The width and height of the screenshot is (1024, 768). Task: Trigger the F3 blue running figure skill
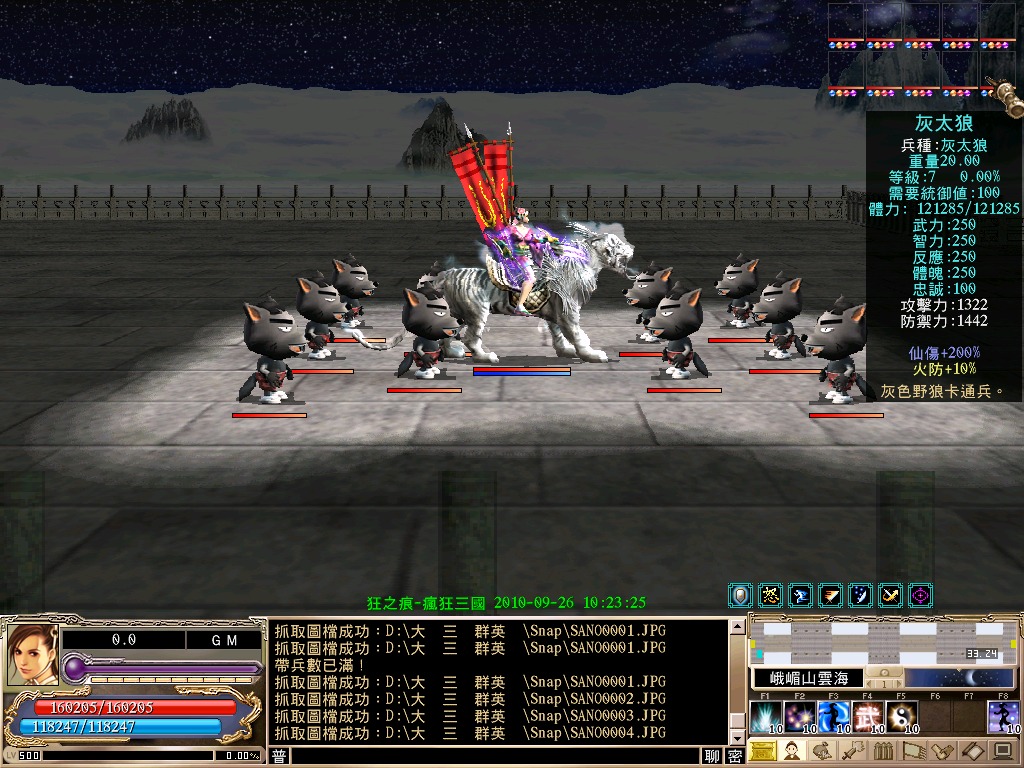click(834, 717)
